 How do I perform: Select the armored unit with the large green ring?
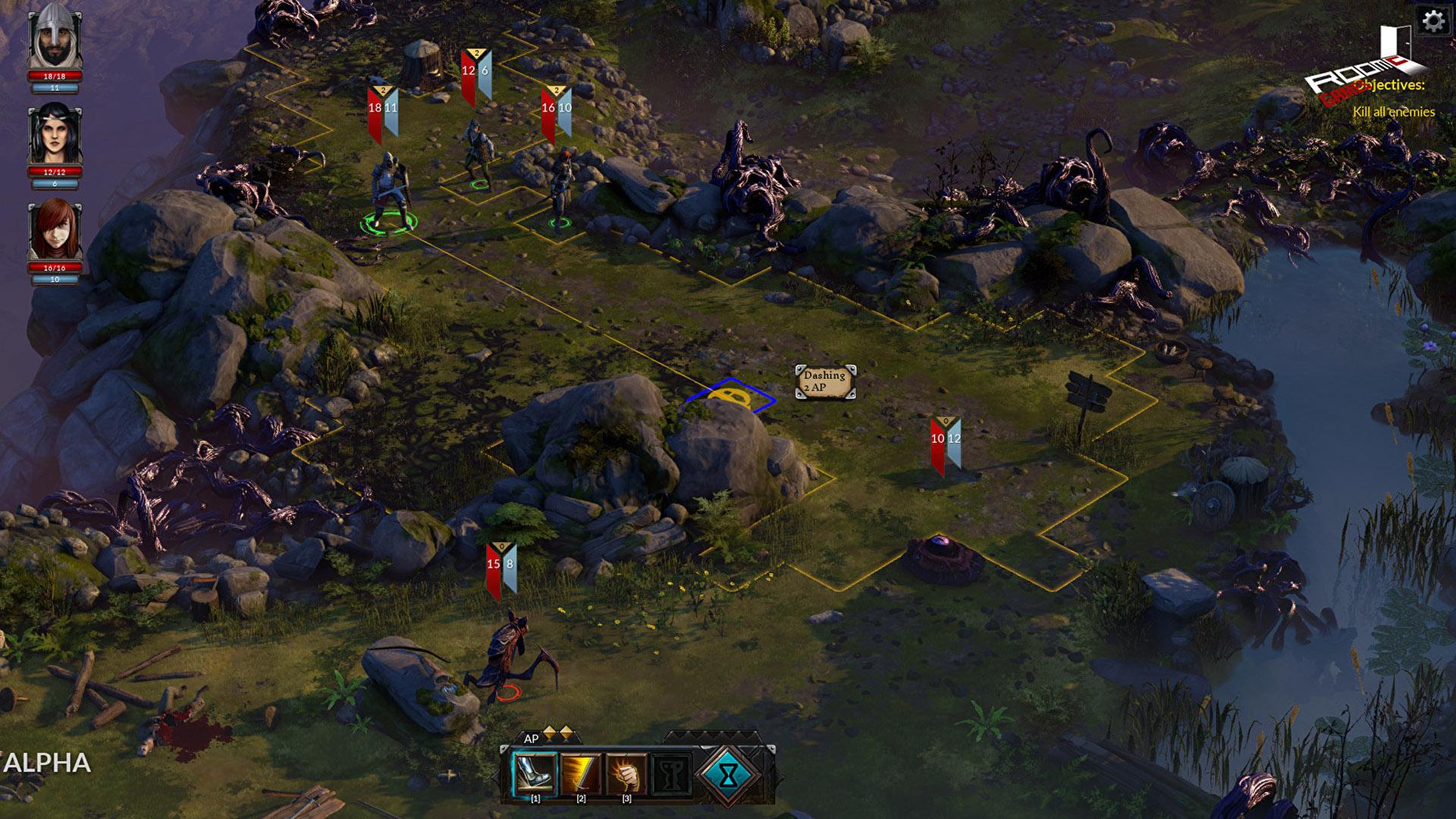tap(389, 190)
